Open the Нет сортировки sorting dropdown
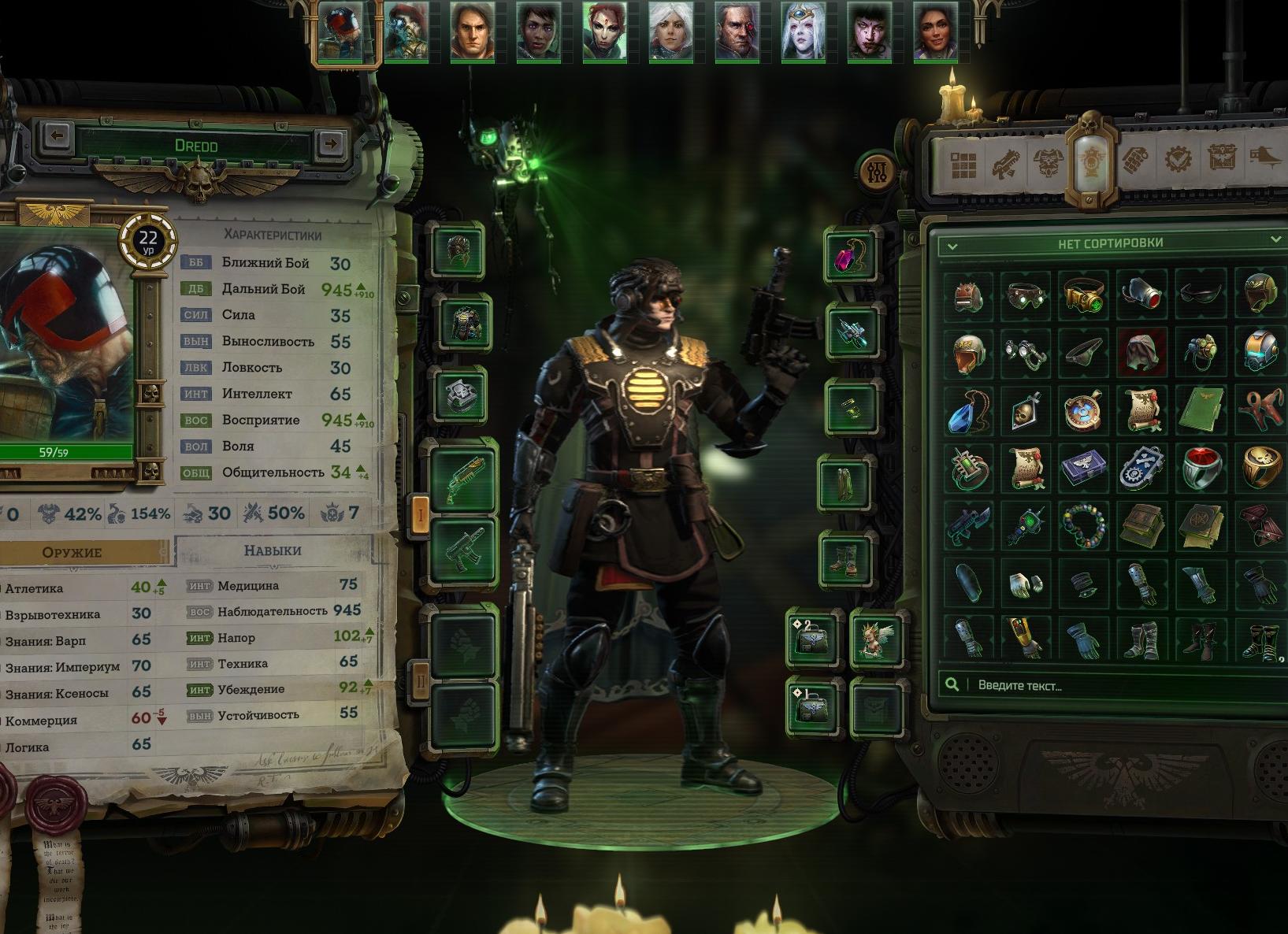Image resolution: width=1288 pixels, height=934 pixels. click(1110, 243)
